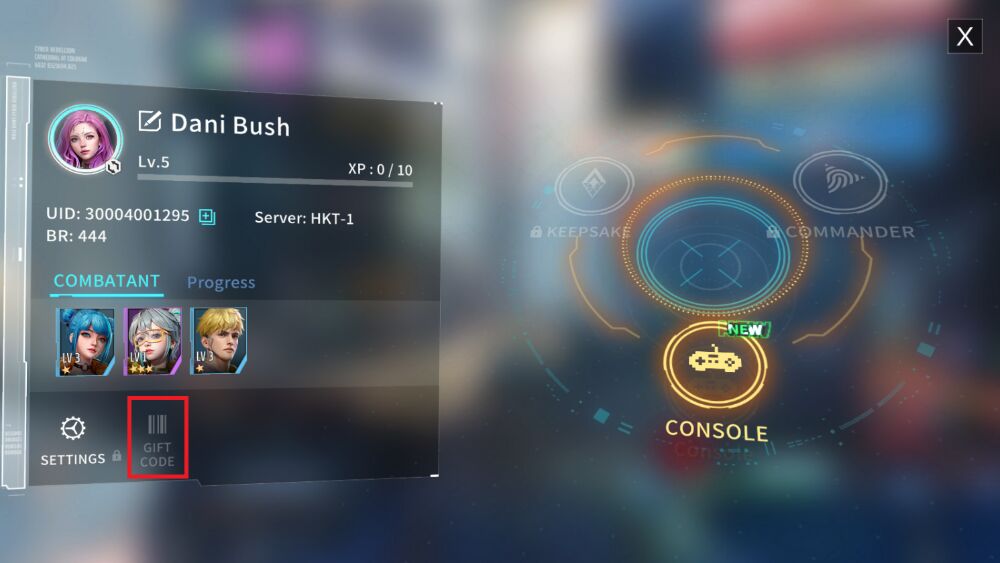
Task: Select the blue-haired combatant portrait
Action: click(x=85, y=341)
